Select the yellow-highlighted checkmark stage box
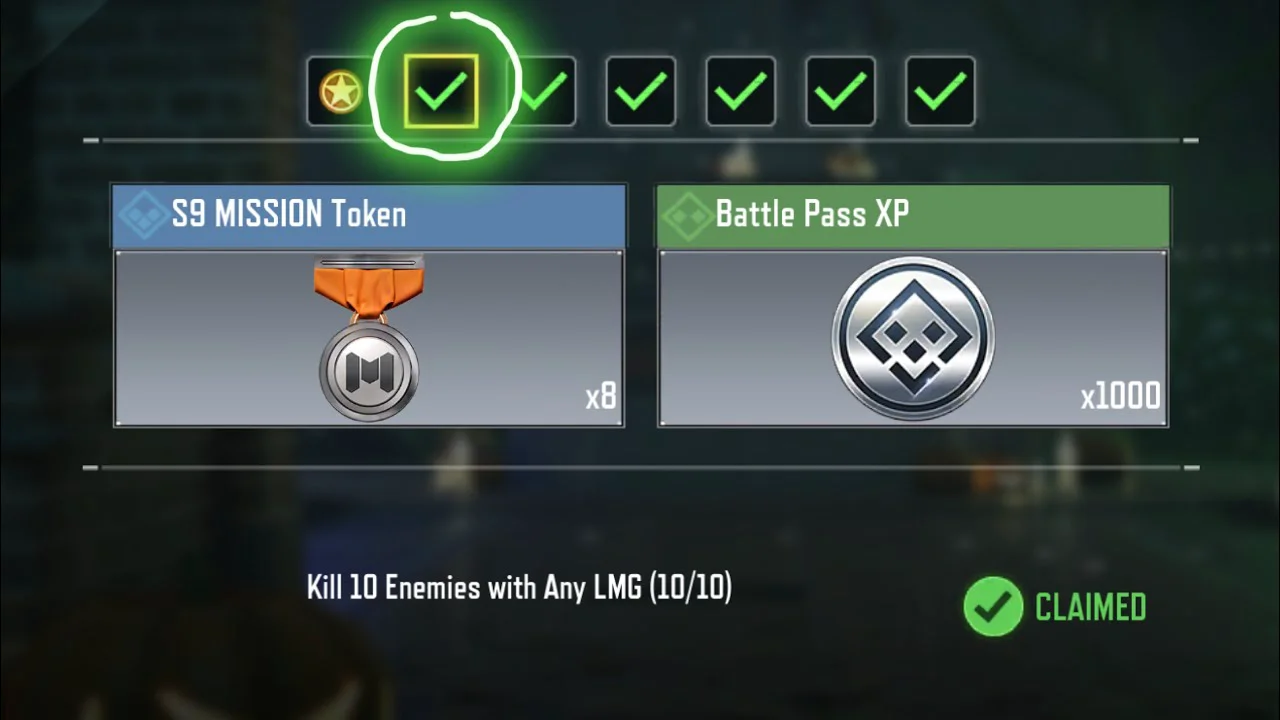This screenshot has height=720, width=1280. tap(441, 92)
